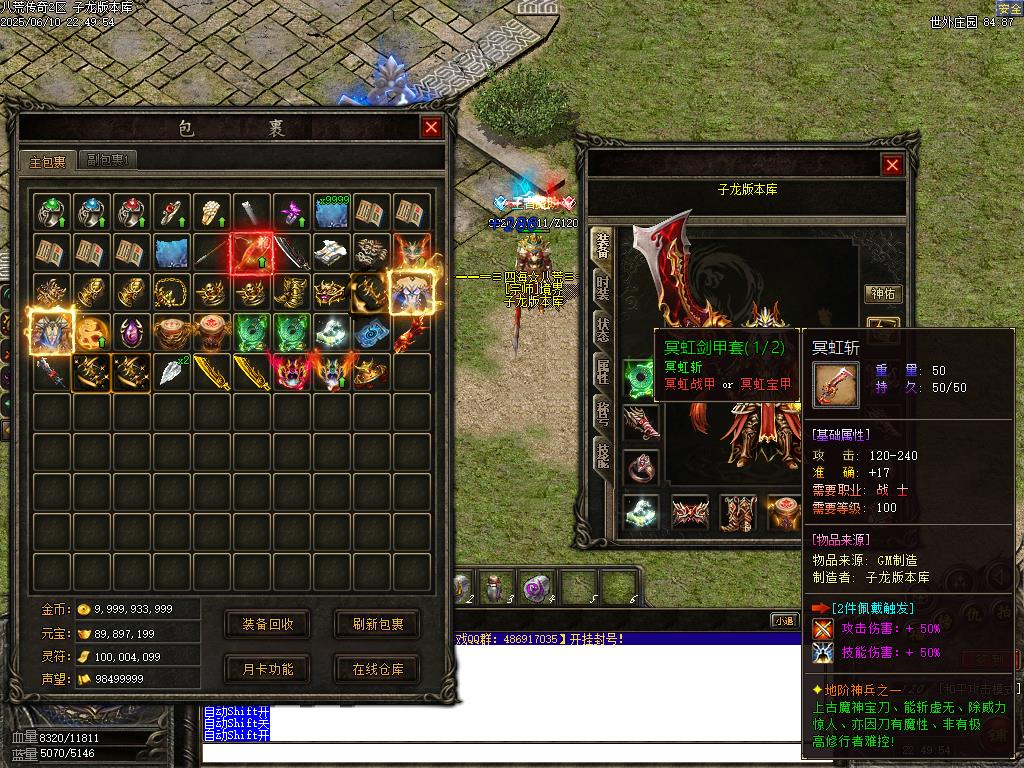1024x768 pixels.
Task: Close the 包裹 inventory window
Action: click(431, 127)
